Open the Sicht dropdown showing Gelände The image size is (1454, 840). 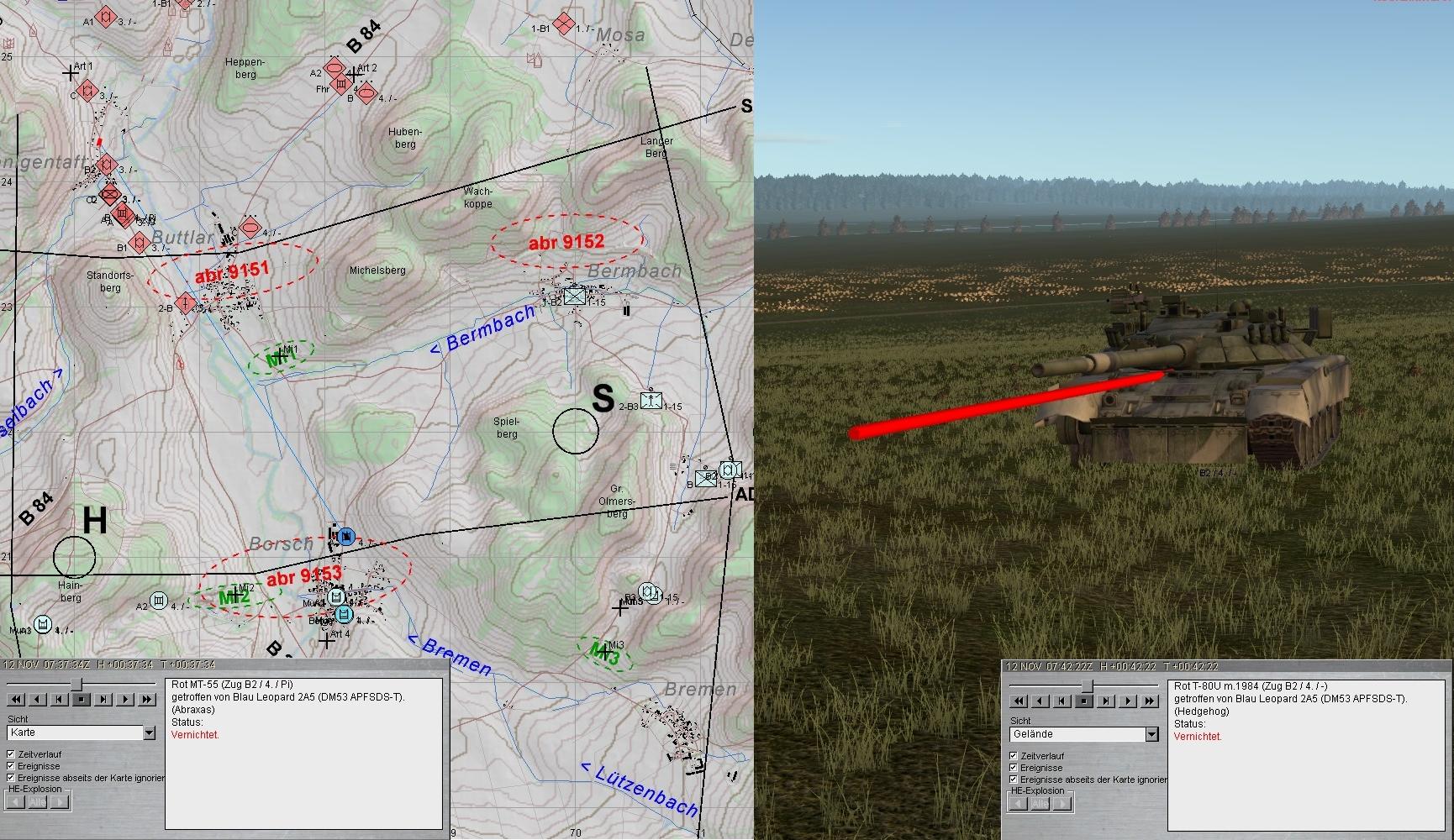(1151, 734)
